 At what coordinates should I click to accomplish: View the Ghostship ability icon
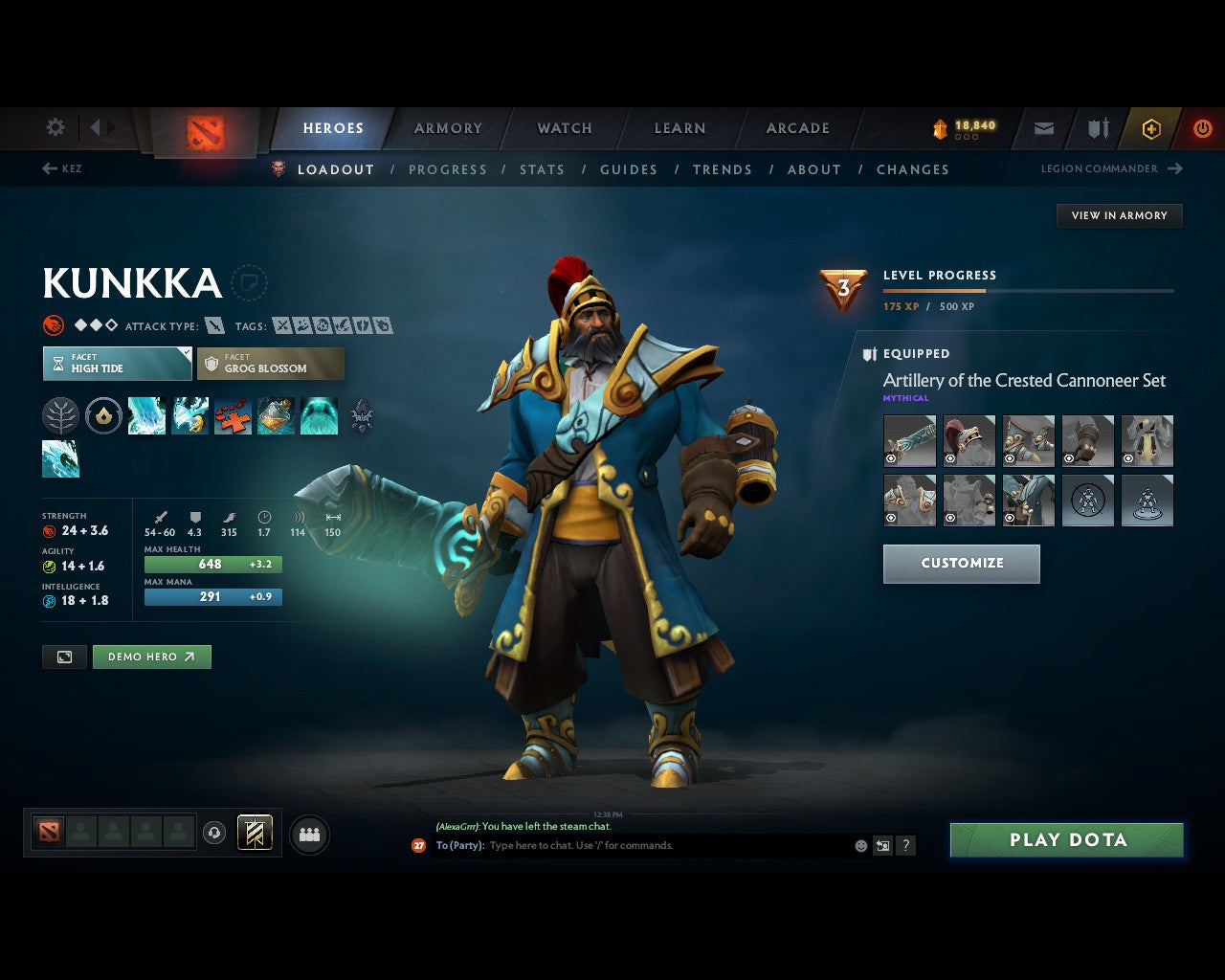tap(320, 415)
